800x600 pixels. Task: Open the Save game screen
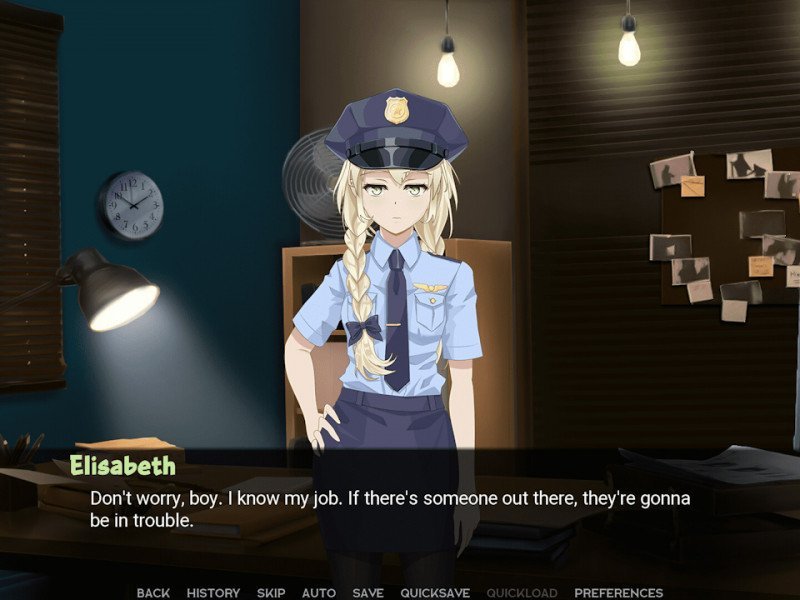pos(368,593)
